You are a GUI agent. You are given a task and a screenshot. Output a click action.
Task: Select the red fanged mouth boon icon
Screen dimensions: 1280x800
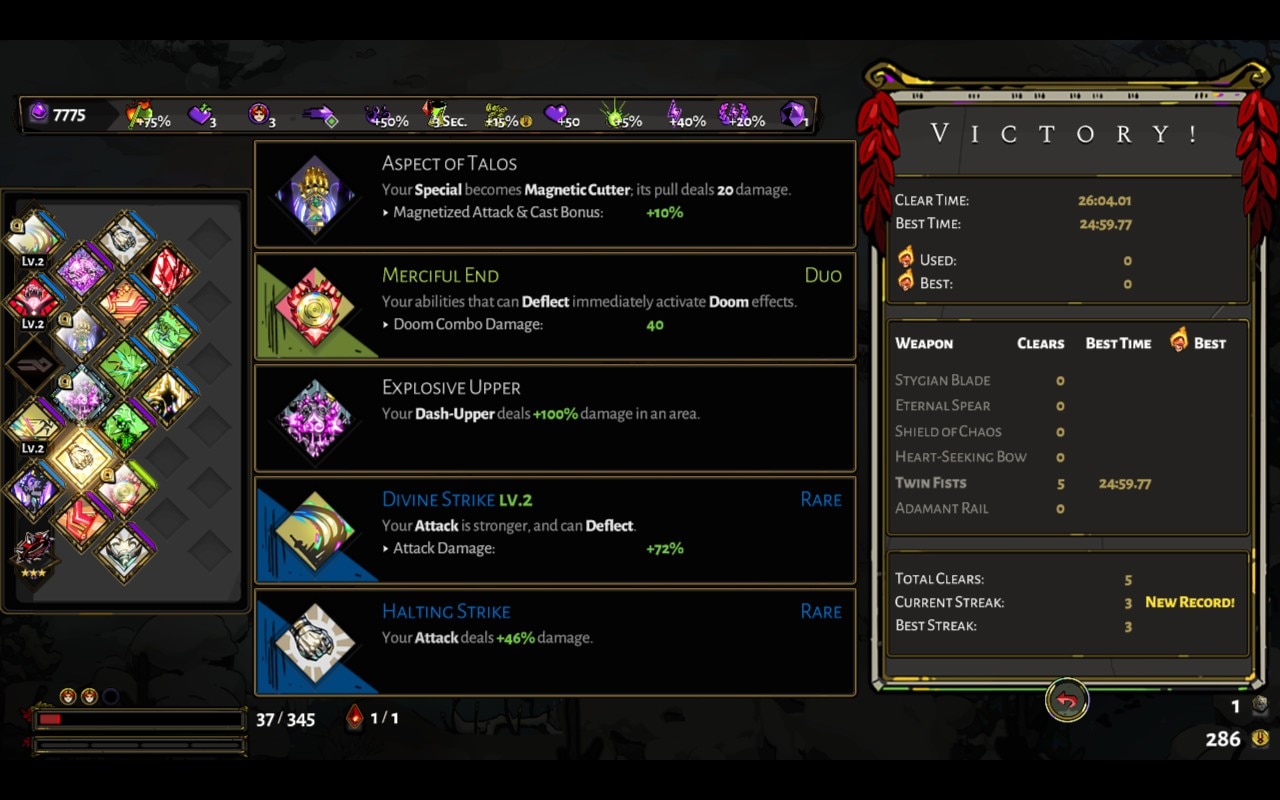coord(33,297)
